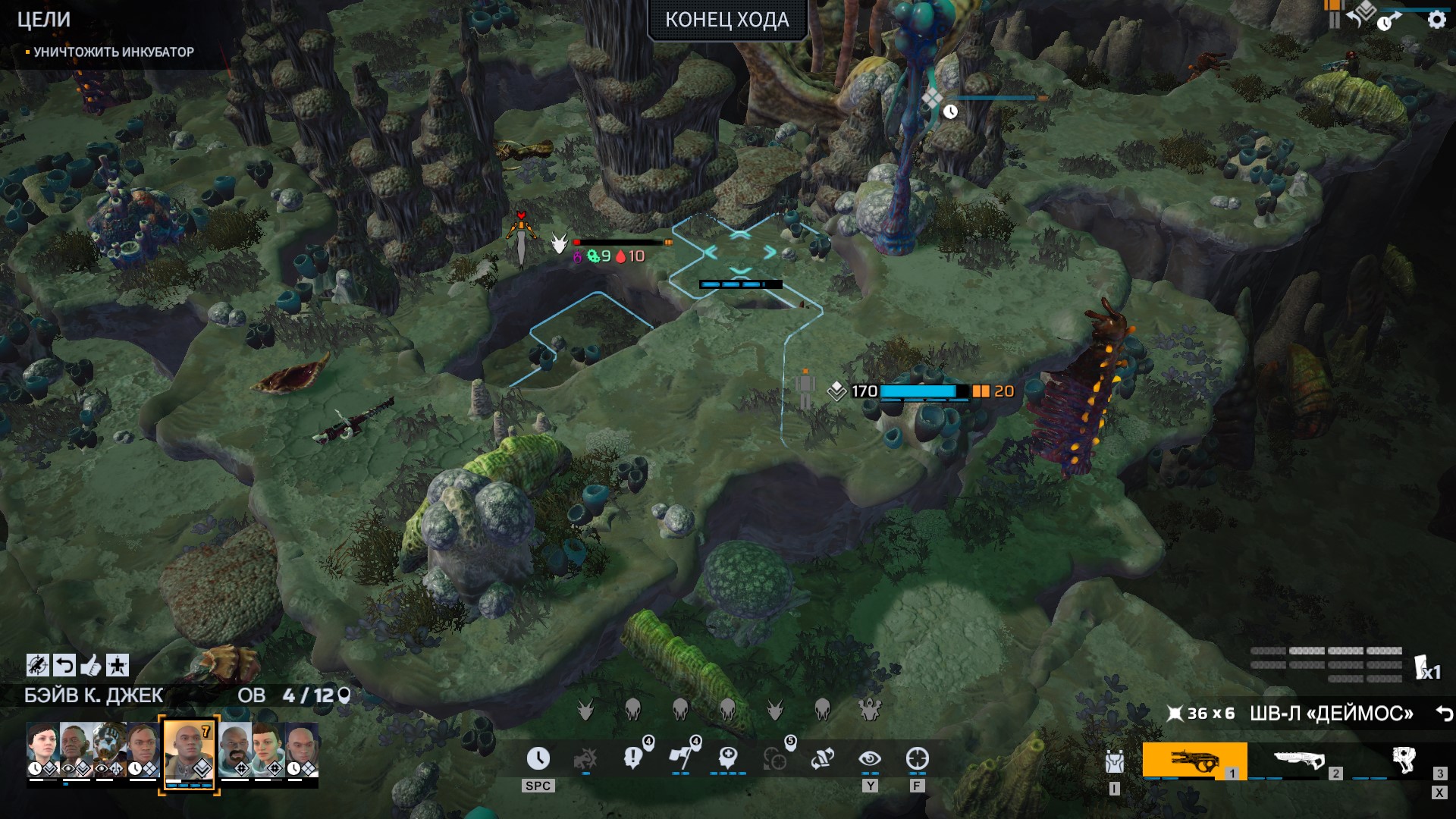The image size is (1456, 819).
Task: Open the settings gear
Action: pos(1436,20)
